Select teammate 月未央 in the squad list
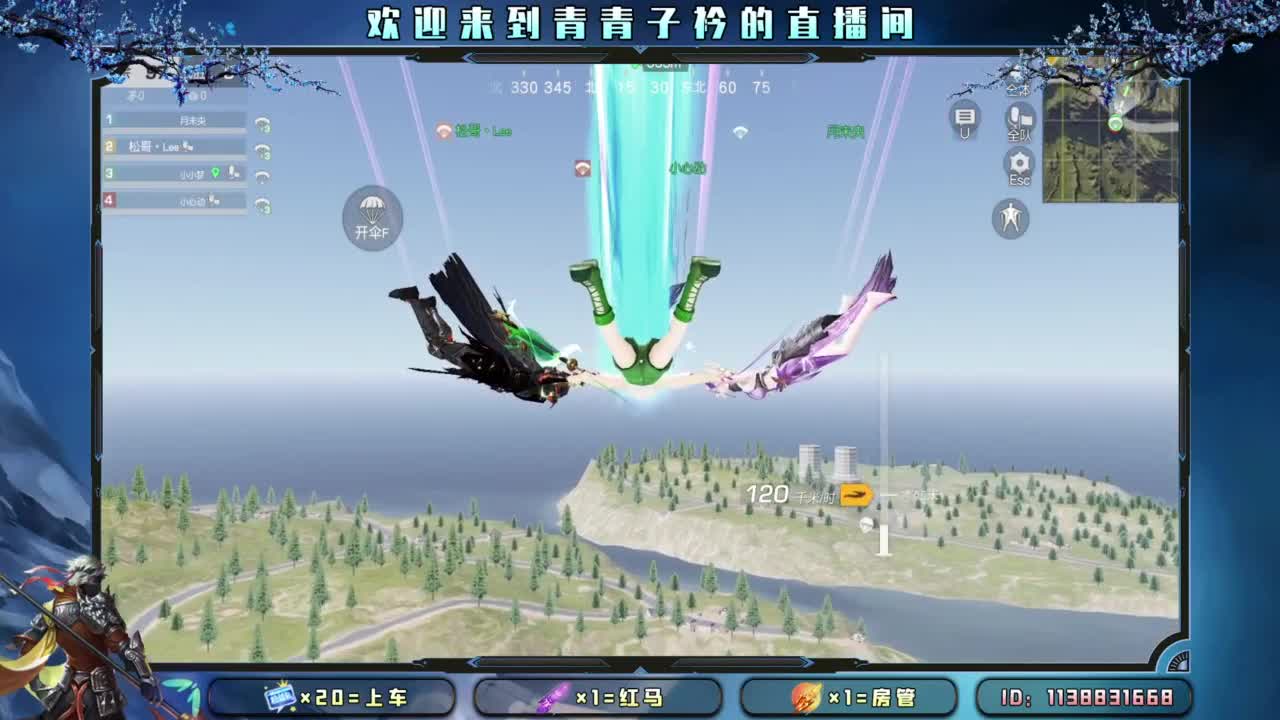This screenshot has height=720, width=1280. pyautogui.click(x=195, y=120)
